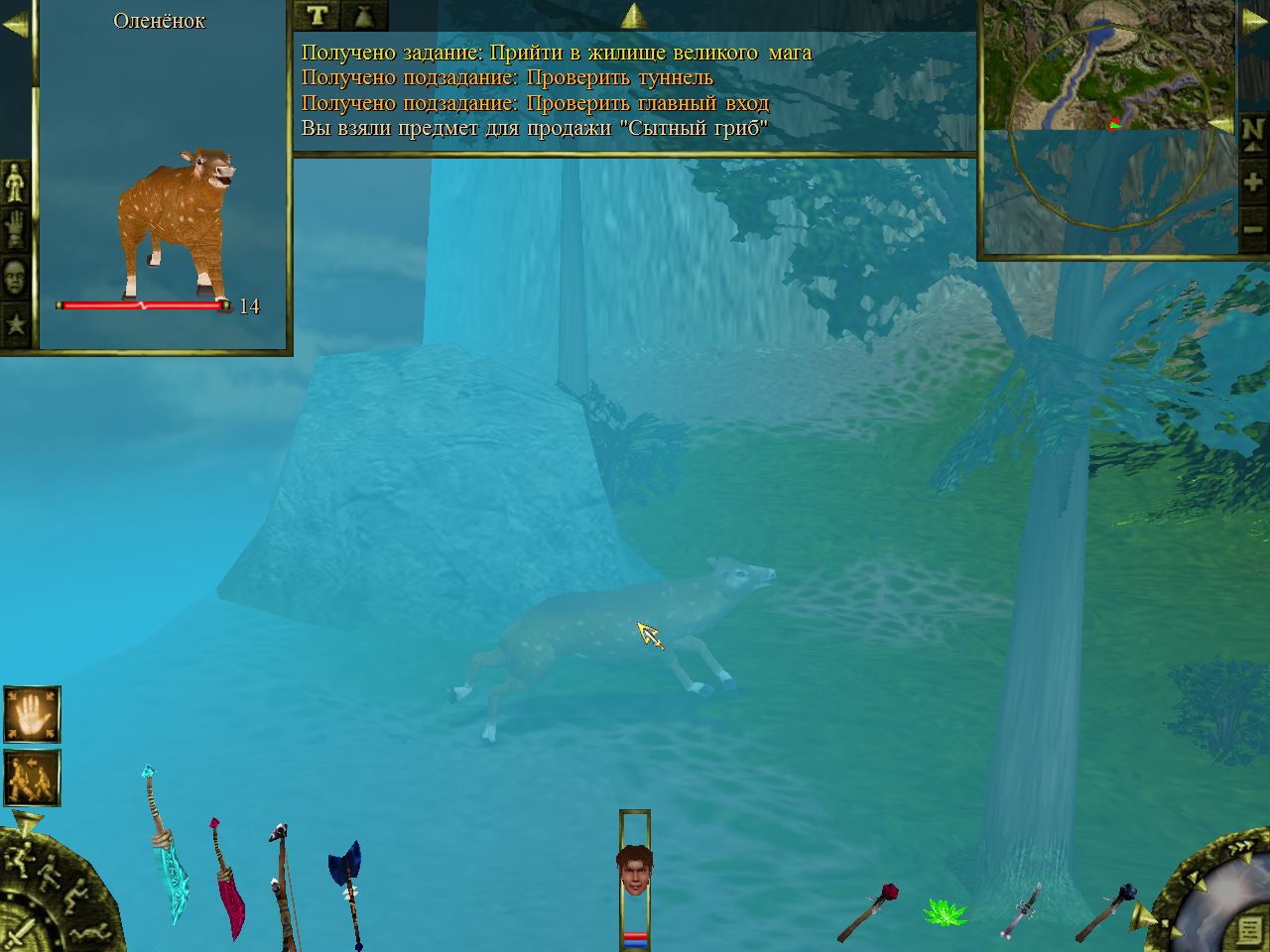Screen dimensions: 1270x952
Task: Switch to the T message log tab
Action: pos(317,15)
